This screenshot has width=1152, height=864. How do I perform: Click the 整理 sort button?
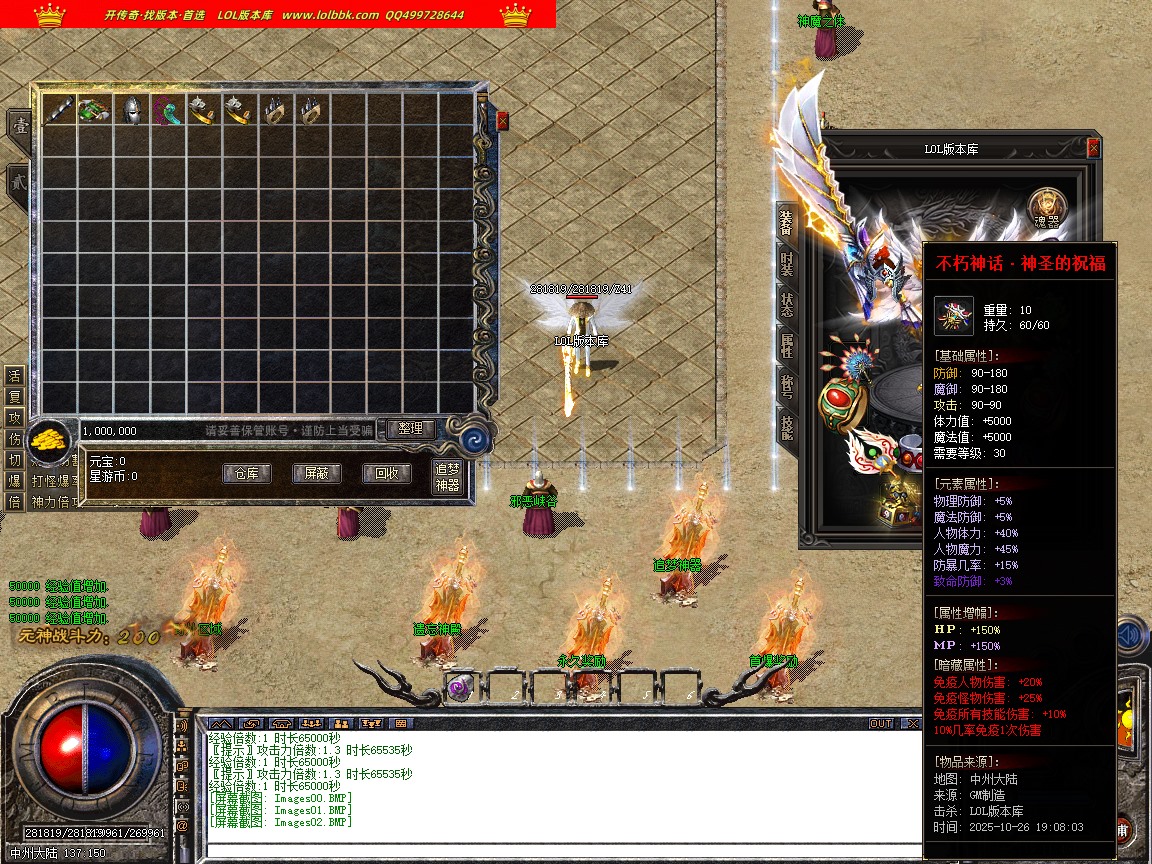pos(410,429)
